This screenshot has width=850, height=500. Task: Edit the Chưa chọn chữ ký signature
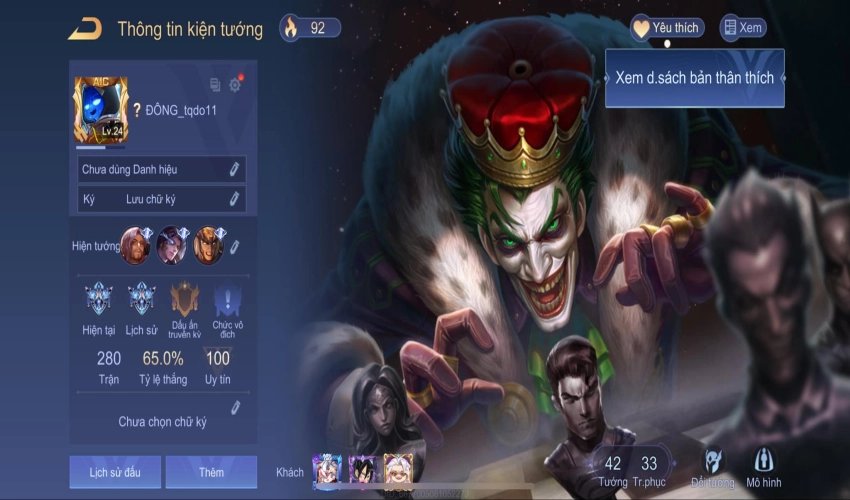click(x=235, y=407)
